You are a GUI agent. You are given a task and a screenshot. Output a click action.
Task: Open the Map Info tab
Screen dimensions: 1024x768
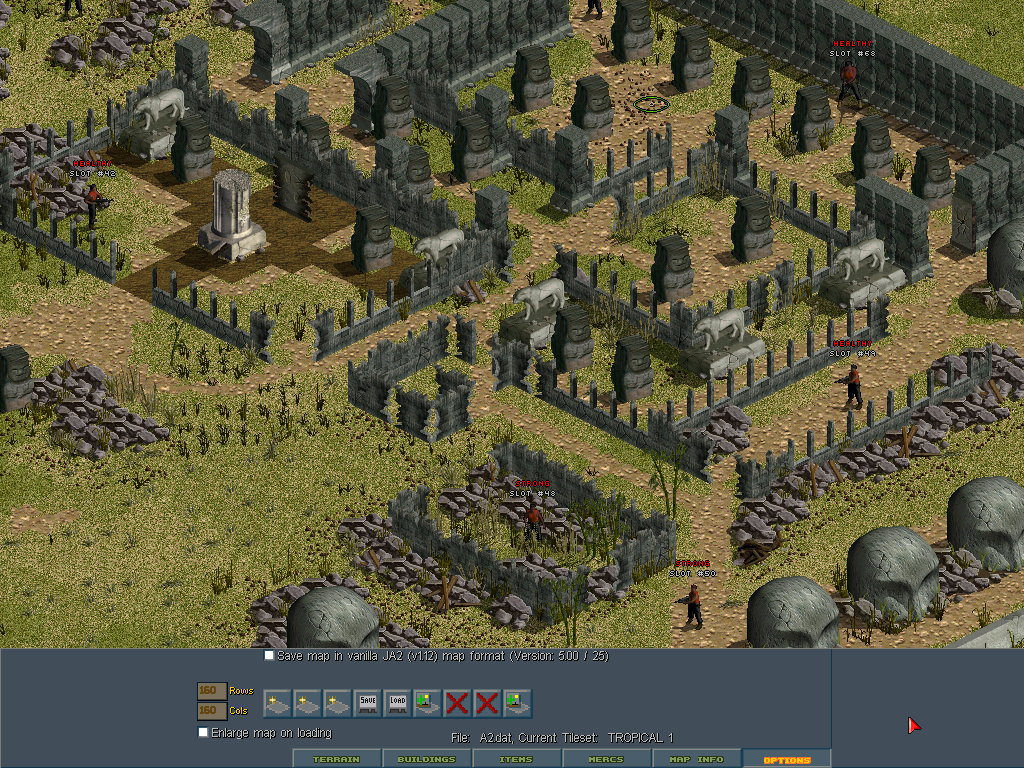(696, 759)
